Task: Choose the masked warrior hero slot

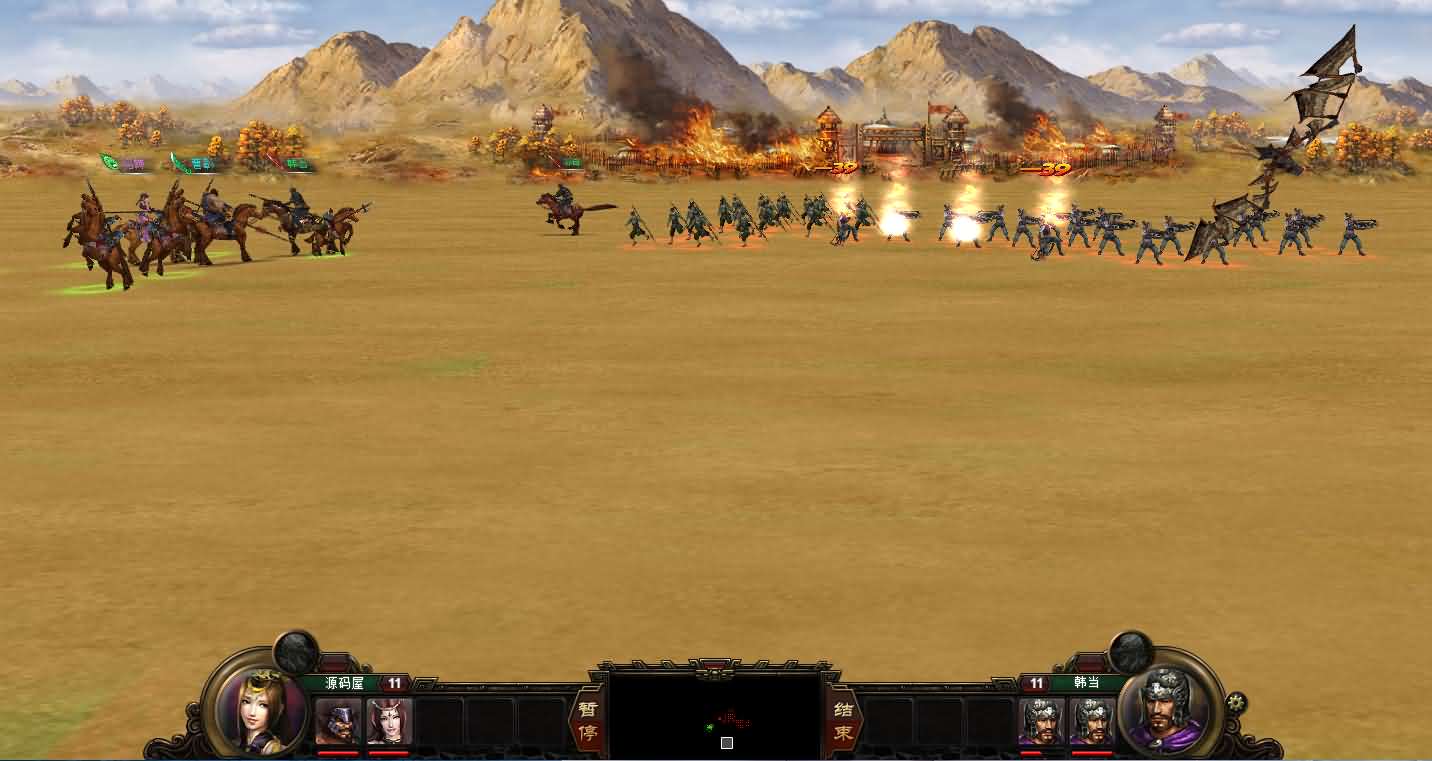Action: click(338, 721)
